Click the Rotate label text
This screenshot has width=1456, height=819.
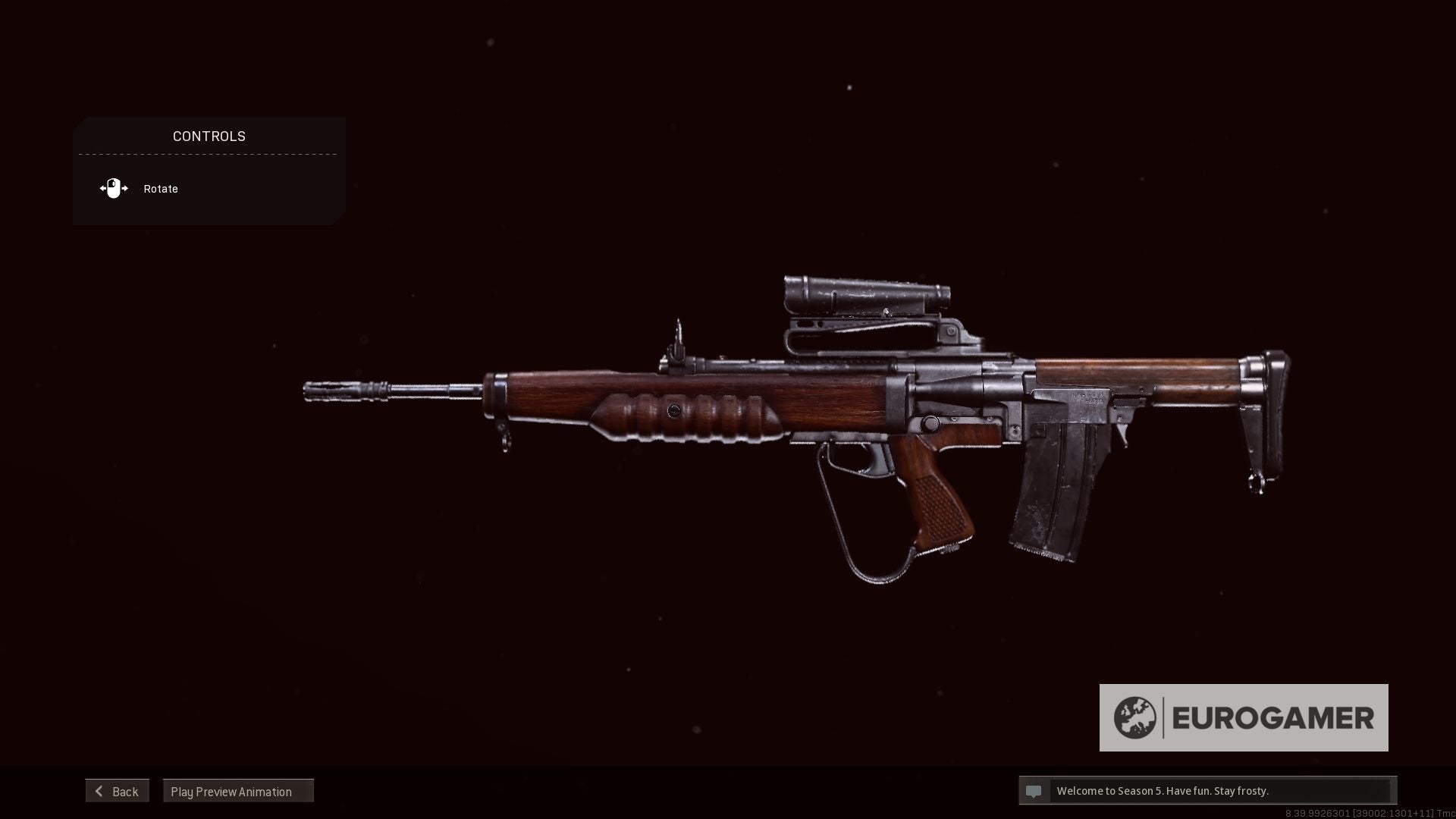tap(160, 188)
